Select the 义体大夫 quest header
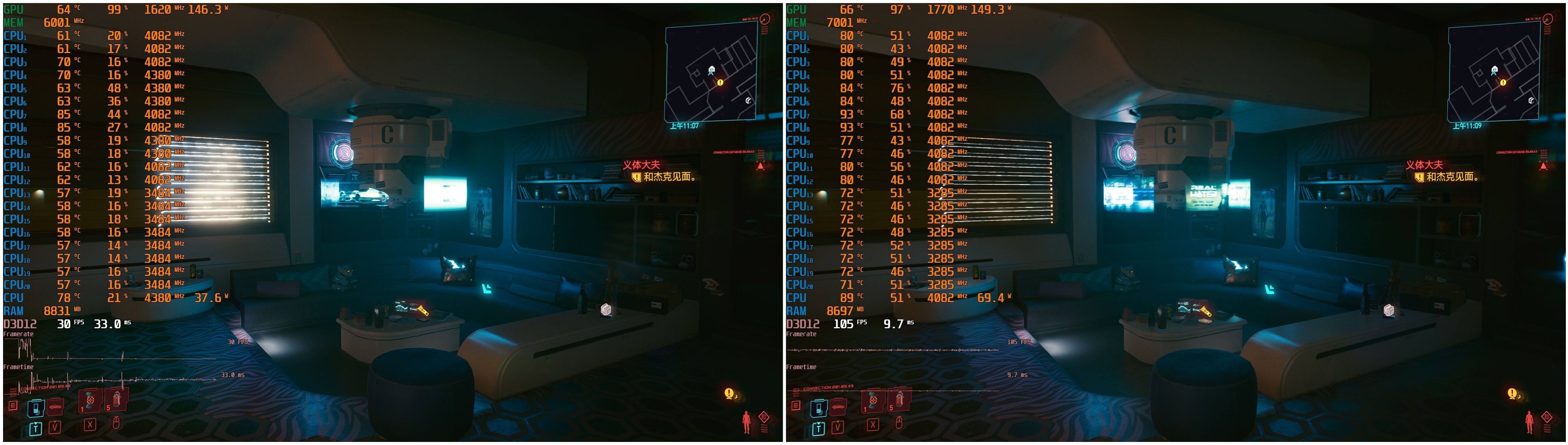1568x445 pixels. coord(1425,165)
